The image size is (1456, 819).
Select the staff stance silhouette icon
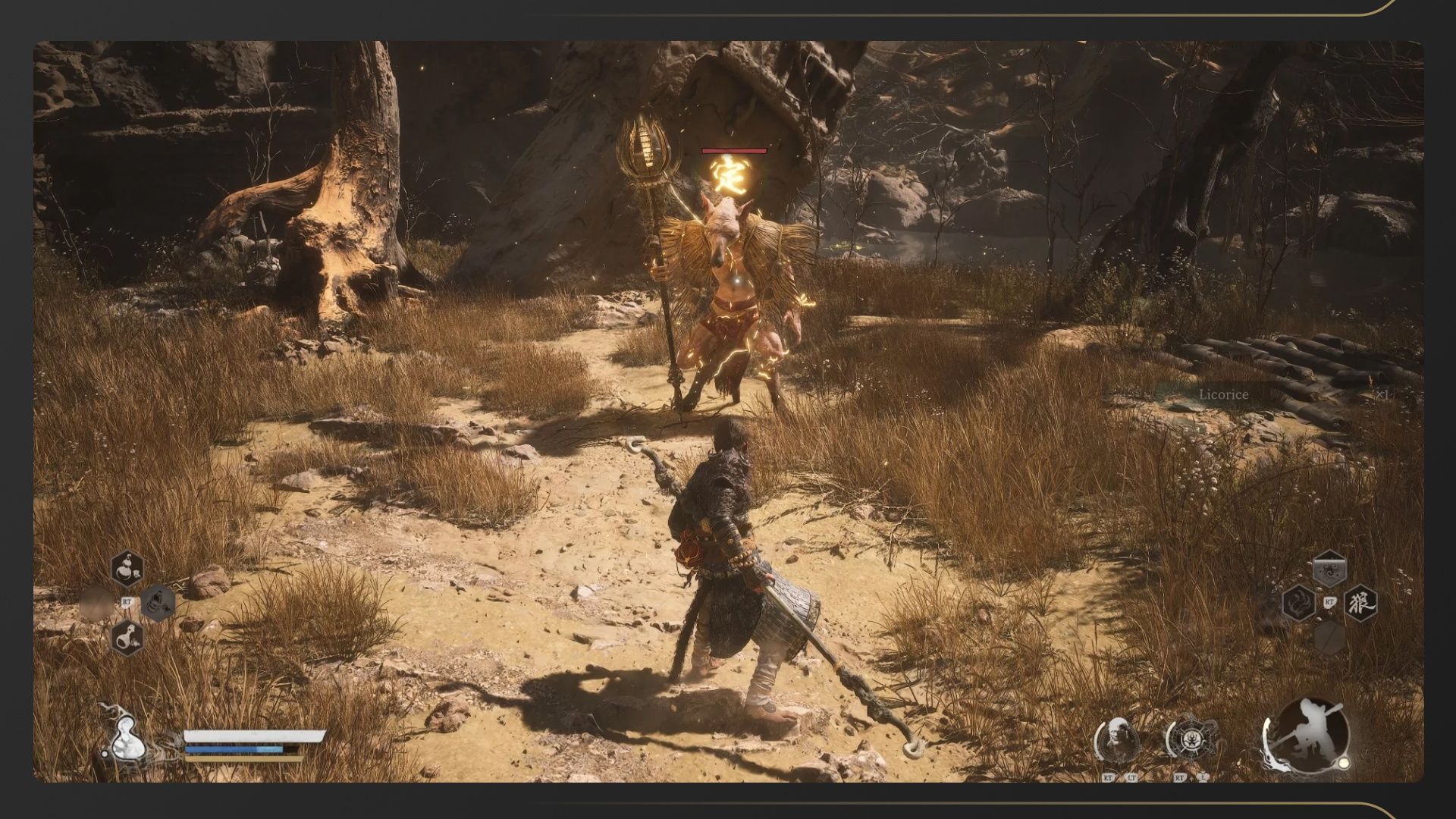(1310, 733)
